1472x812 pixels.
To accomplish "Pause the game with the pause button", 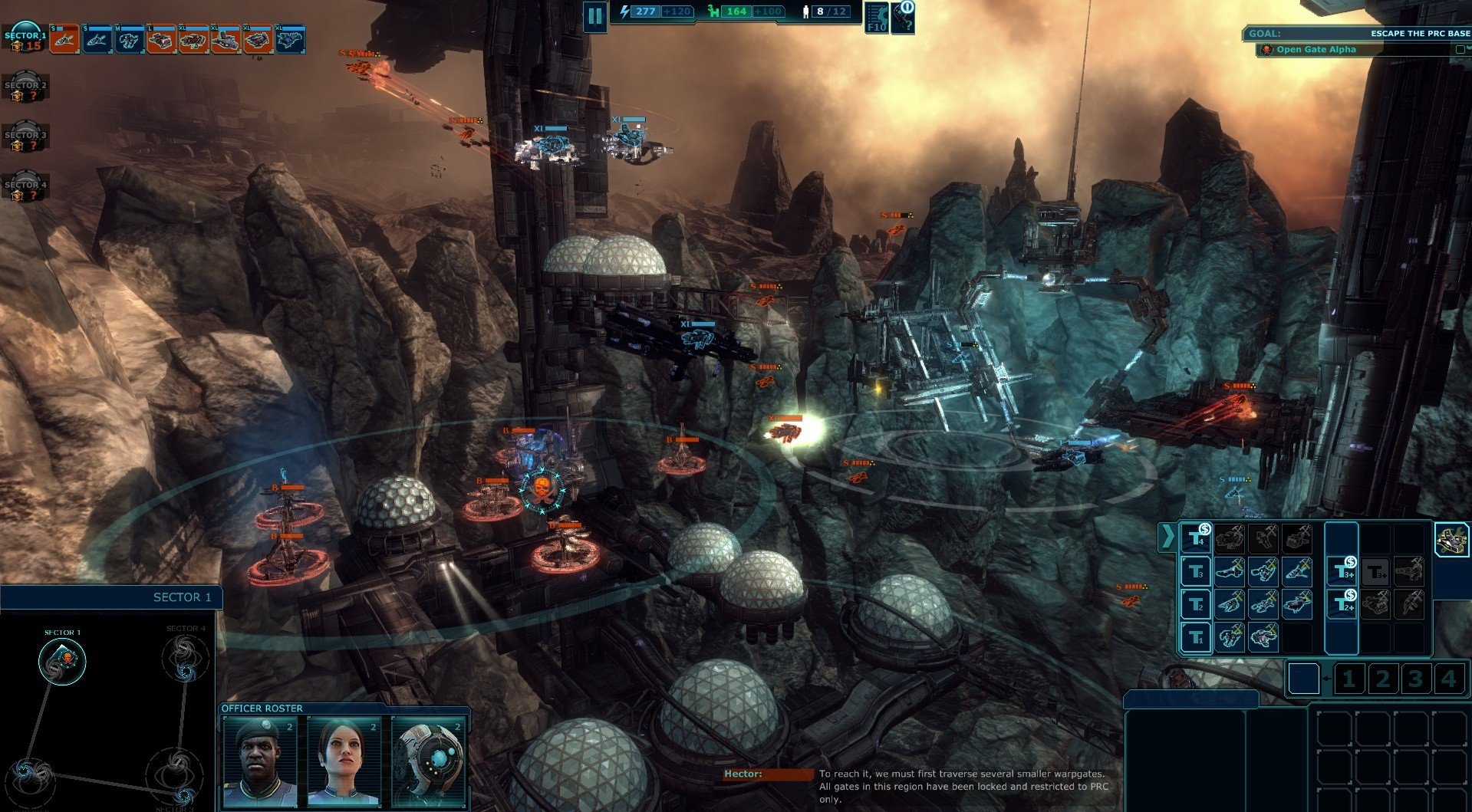I will coord(594,16).
